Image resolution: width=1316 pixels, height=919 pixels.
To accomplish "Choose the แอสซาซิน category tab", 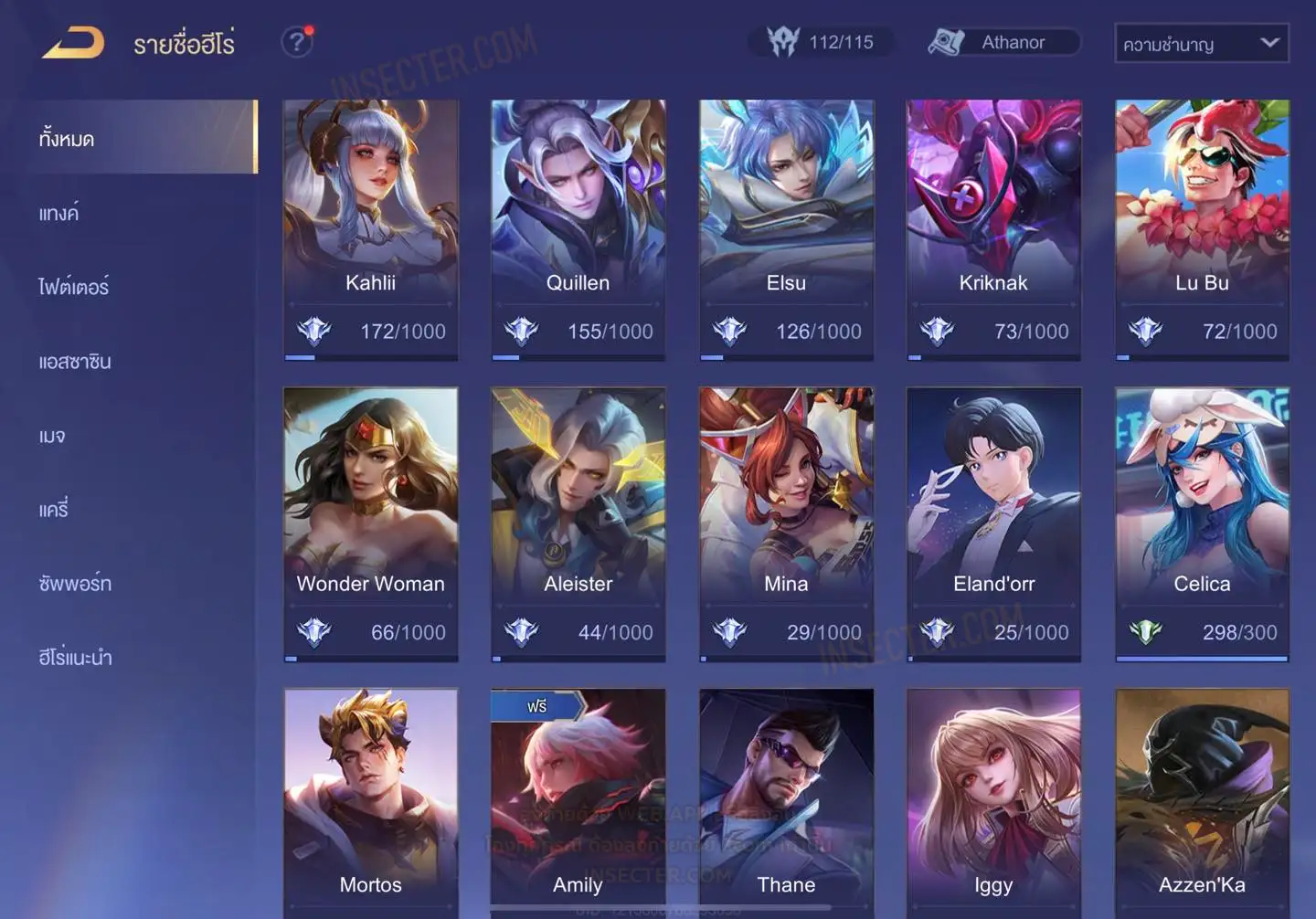I will (x=75, y=362).
